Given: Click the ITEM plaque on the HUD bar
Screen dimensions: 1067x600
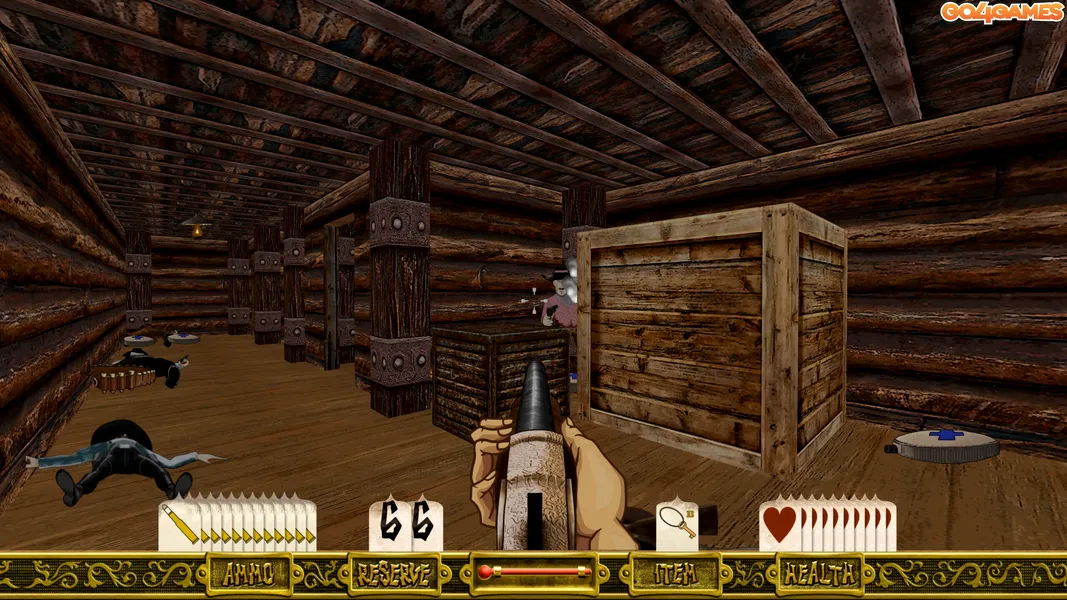Looking at the screenshot, I should pos(675,574).
